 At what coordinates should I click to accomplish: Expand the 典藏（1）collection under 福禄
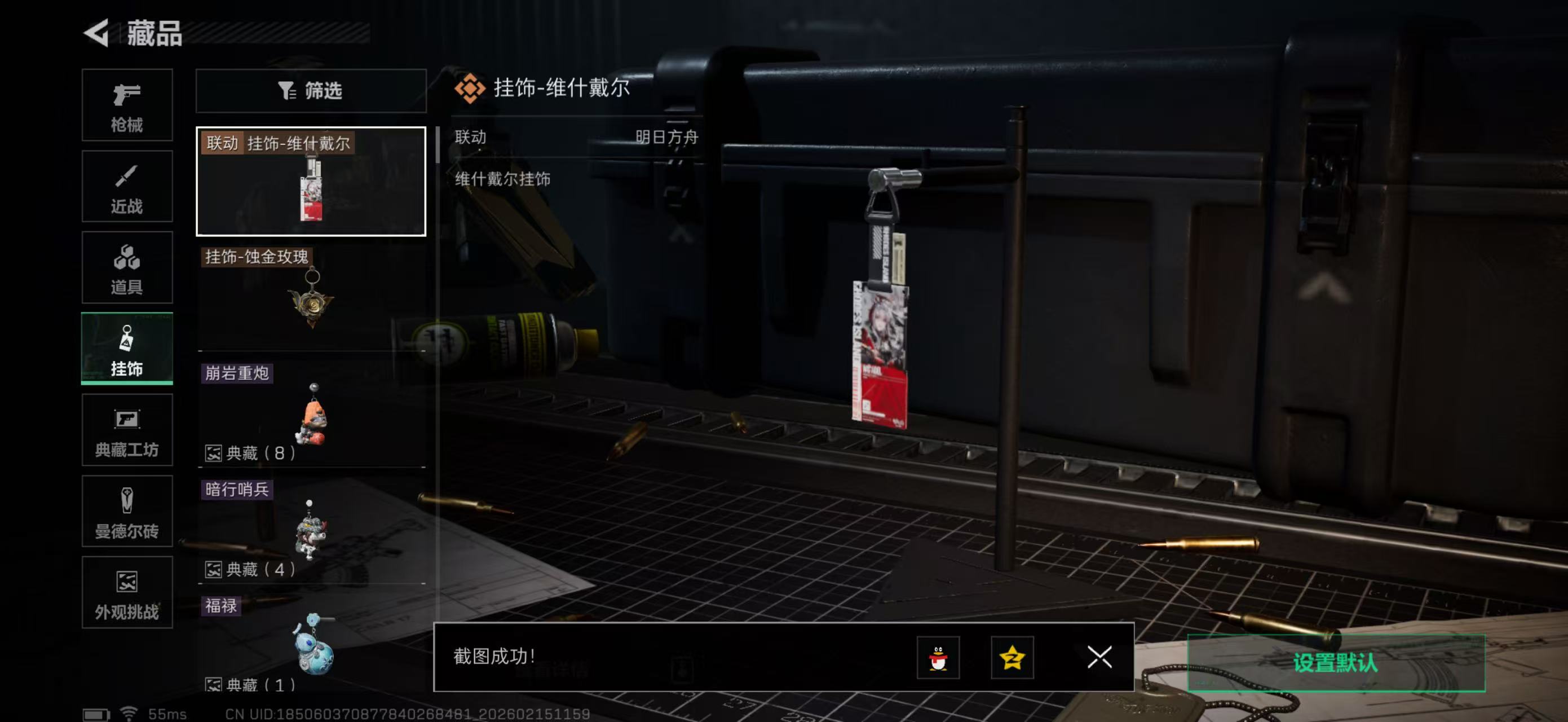point(250,684)
